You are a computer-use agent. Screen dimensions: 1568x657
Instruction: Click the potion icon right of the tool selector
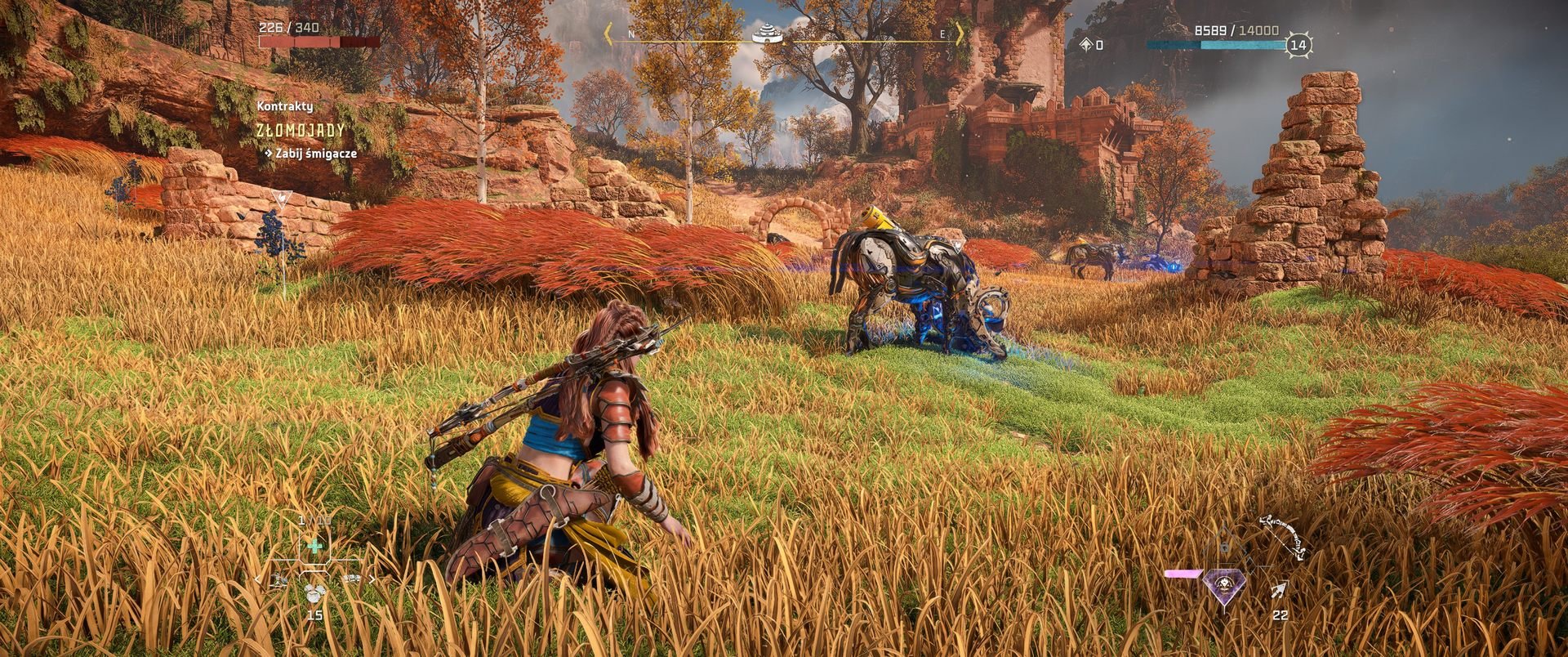coord(353,579)
